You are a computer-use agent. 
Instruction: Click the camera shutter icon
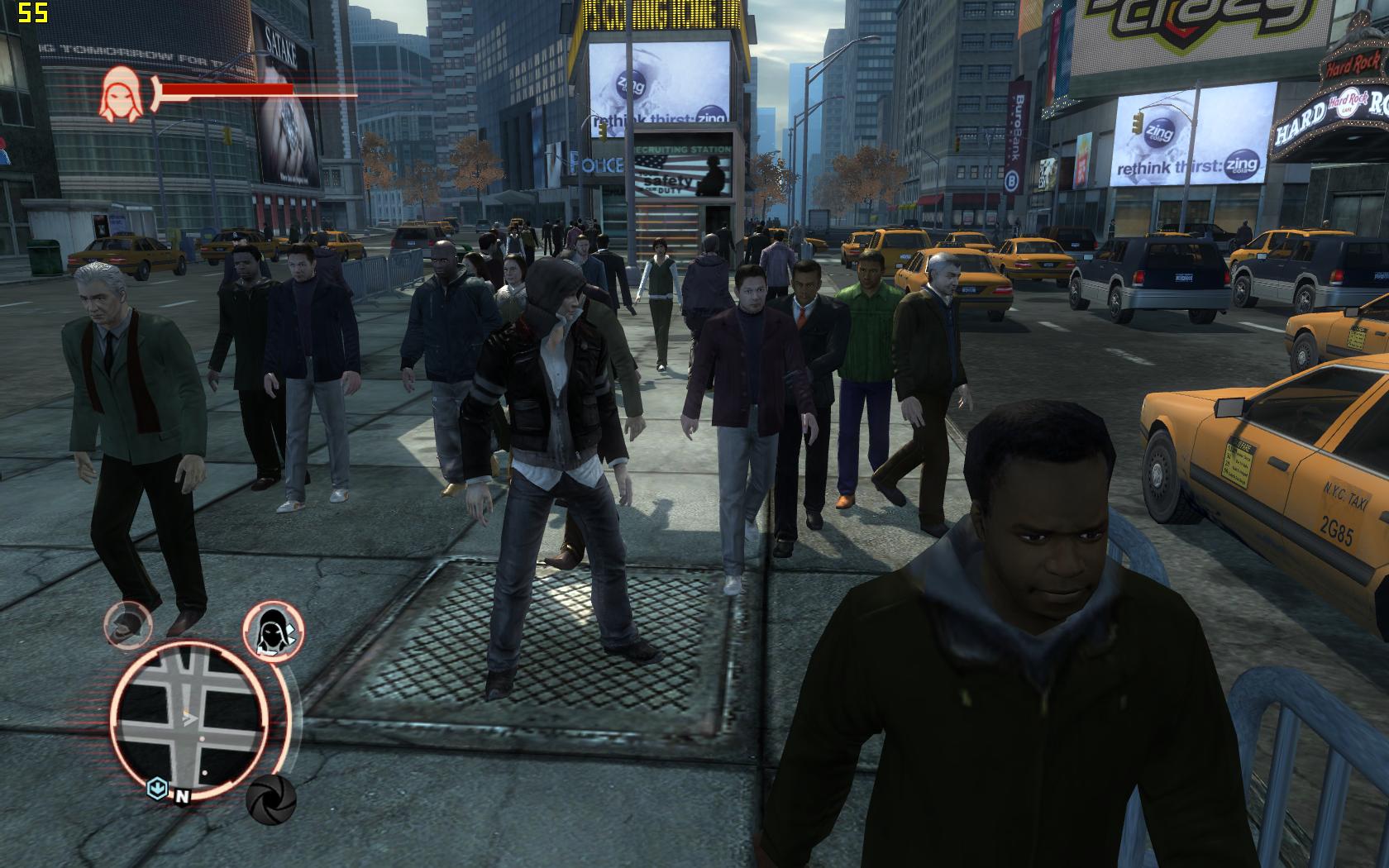click(271, 799)
